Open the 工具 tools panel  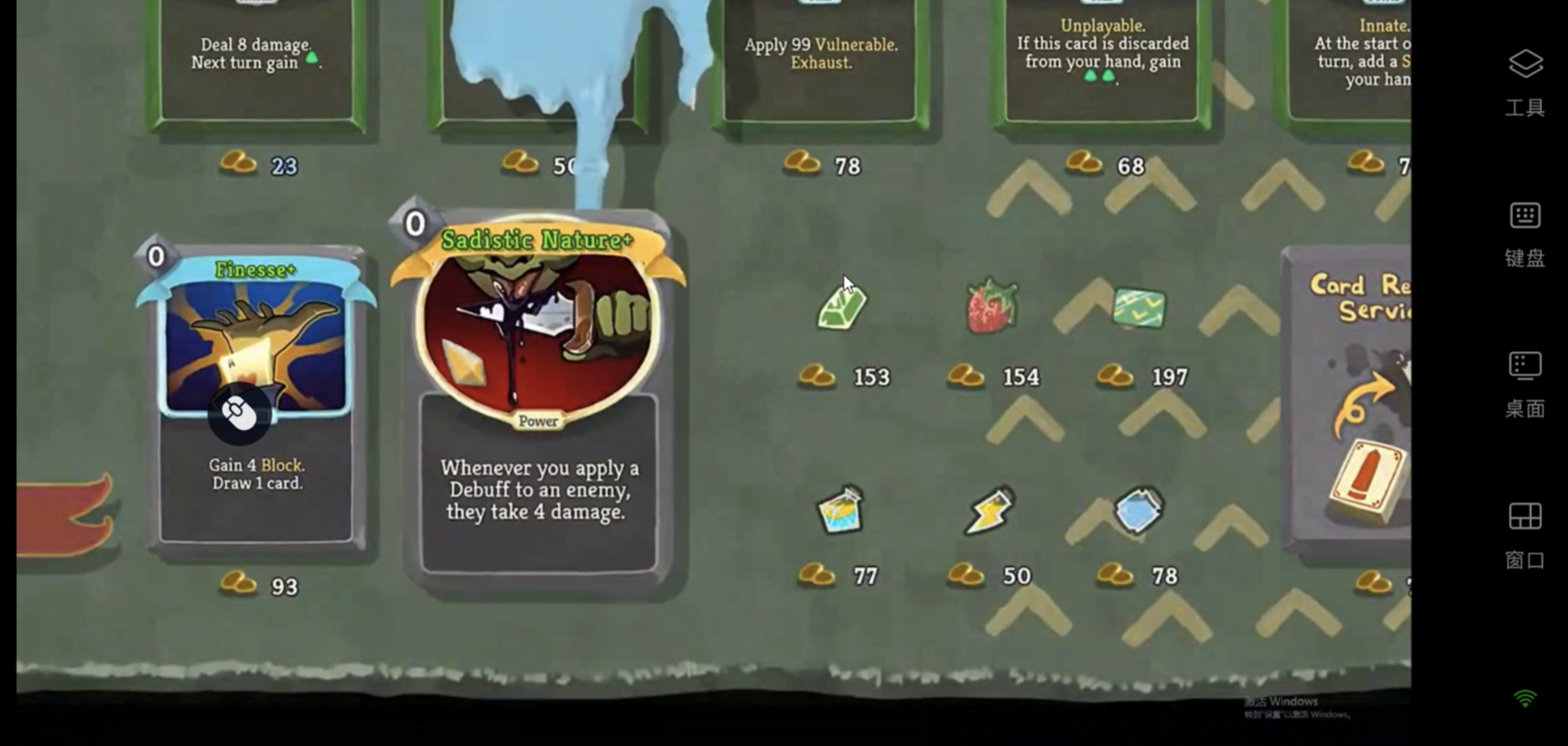click(x=1525, y=82)
